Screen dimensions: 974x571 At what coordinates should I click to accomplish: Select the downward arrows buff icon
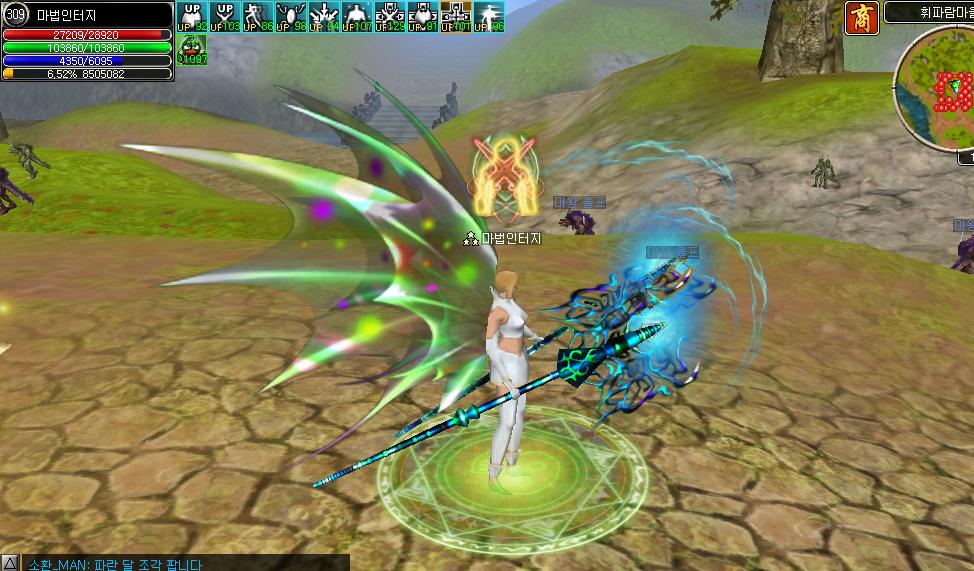coord(323,16)
